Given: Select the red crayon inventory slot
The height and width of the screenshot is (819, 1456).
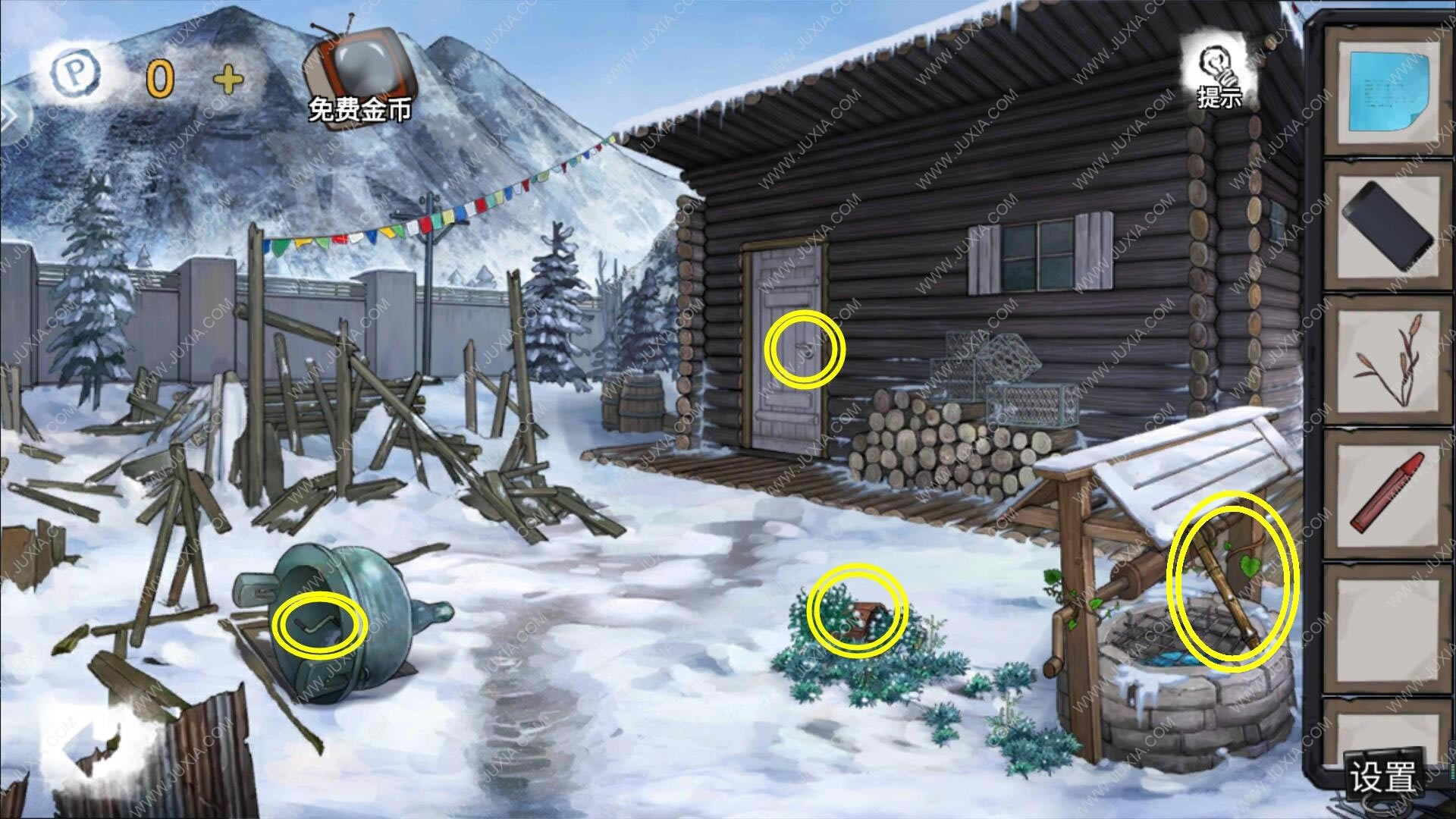Looking at the screenshot, I should pos(1385,489).
